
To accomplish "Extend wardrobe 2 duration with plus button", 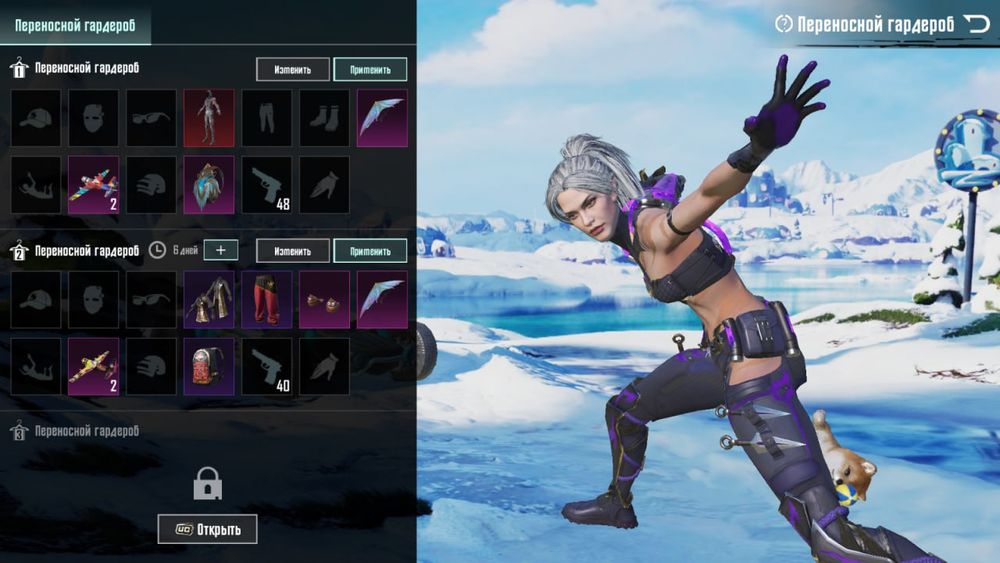I will [x=221, y=250].
